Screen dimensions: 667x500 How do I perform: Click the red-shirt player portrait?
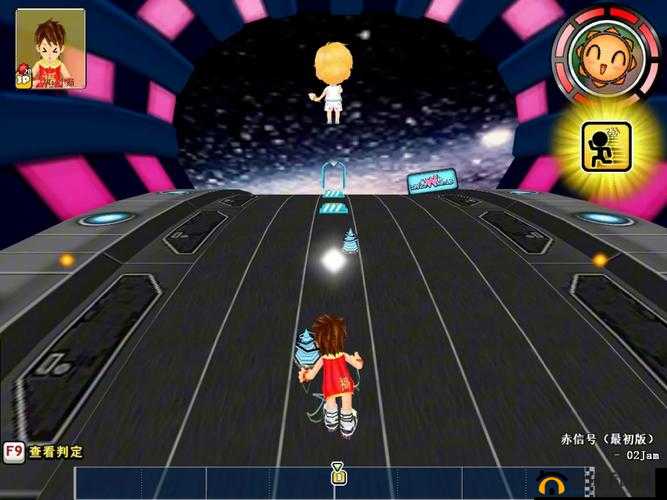50,48
